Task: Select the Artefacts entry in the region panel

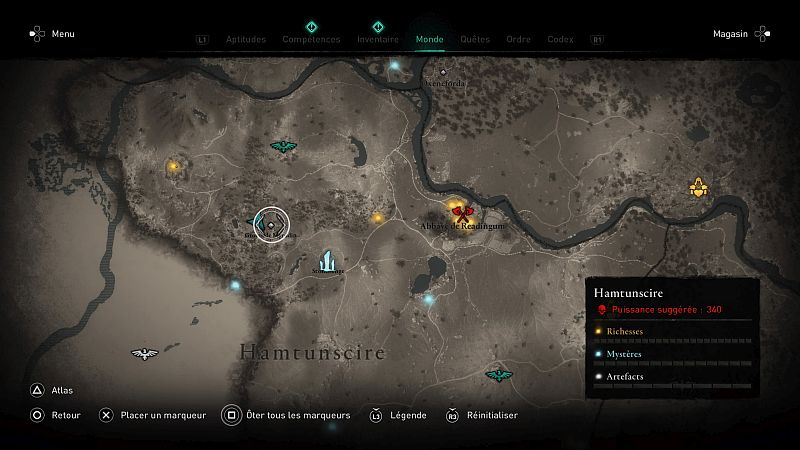Action: pyautogui.click(x=623, y=377)
